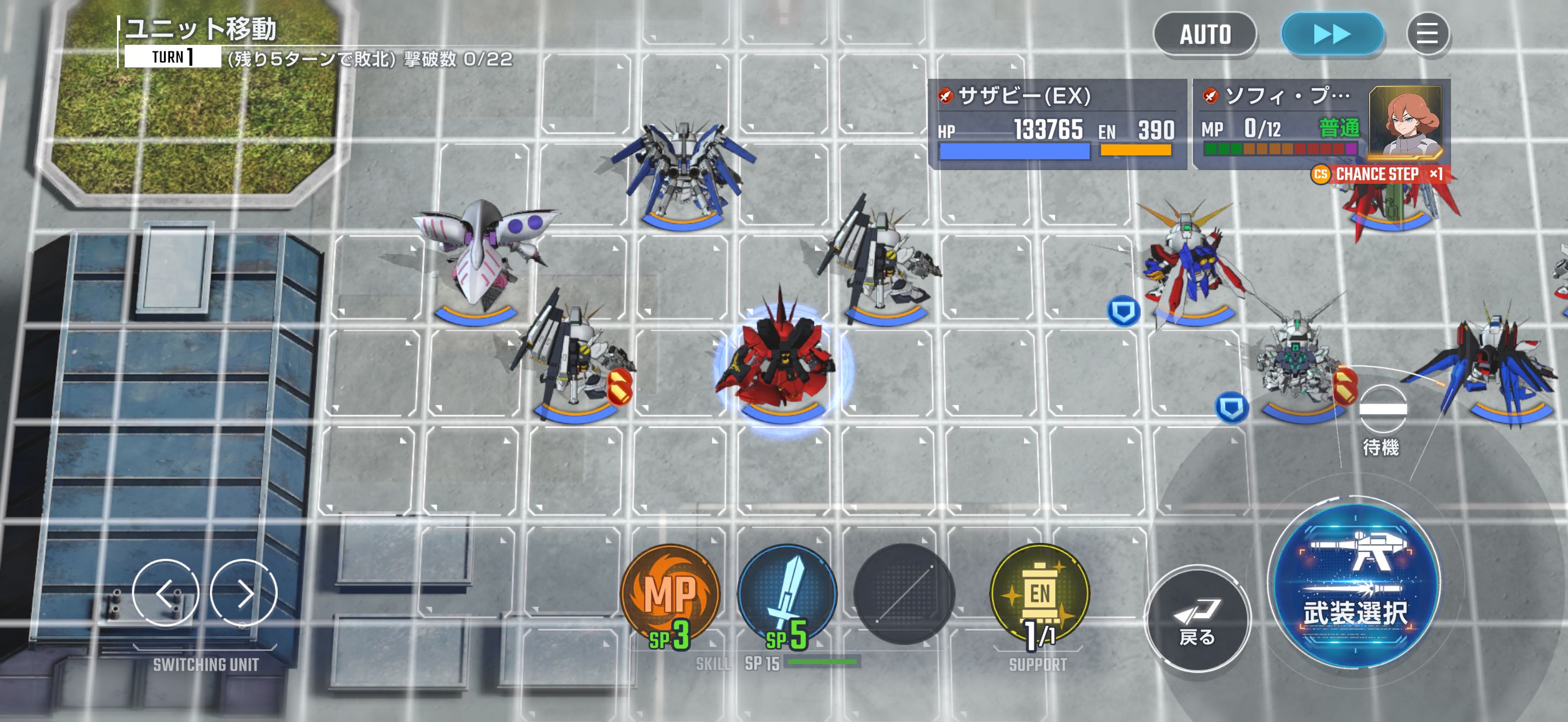Use the EN support ability

tap(1040, 595)
